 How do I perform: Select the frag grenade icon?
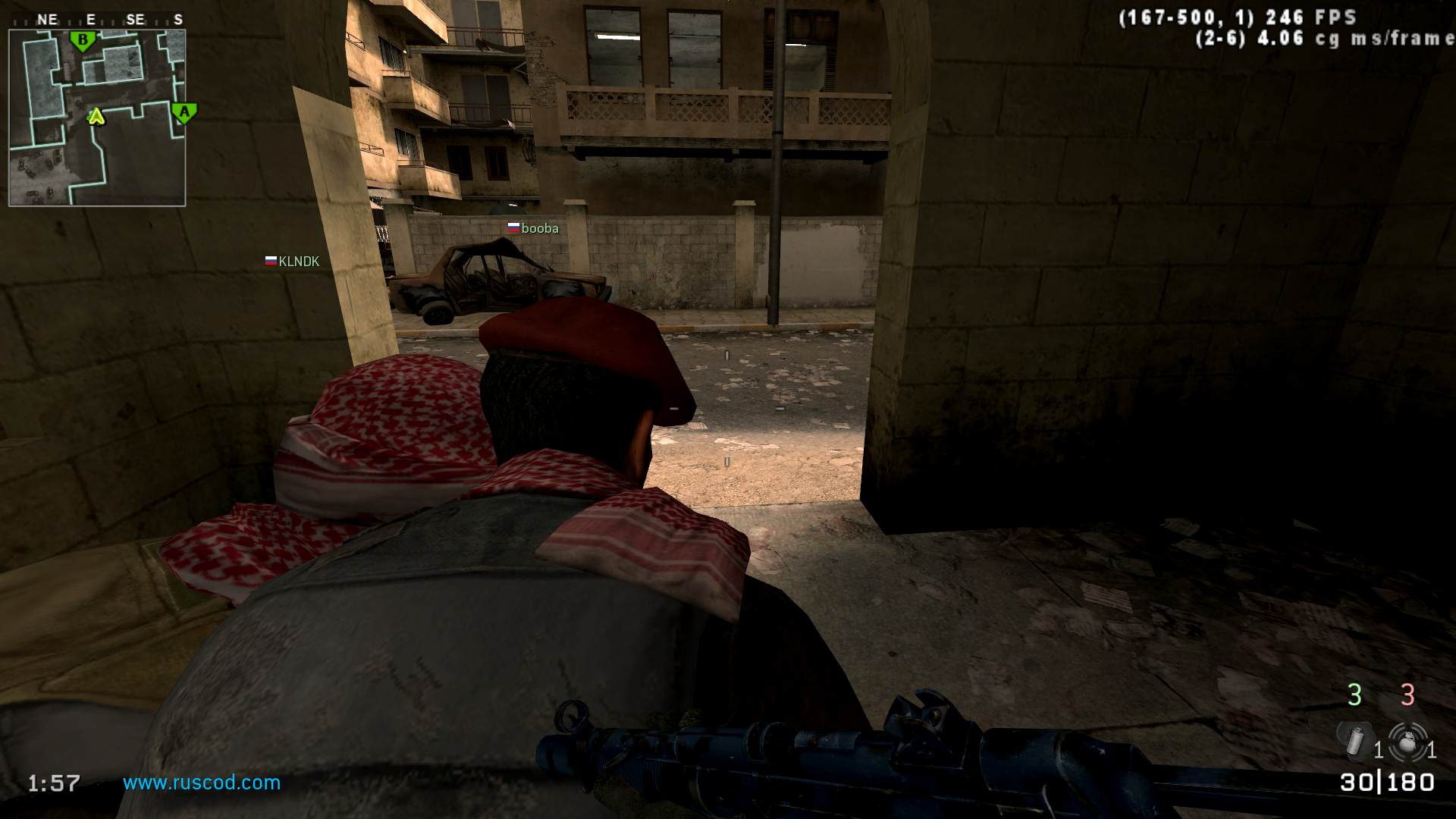click(x=1407, y=742)
